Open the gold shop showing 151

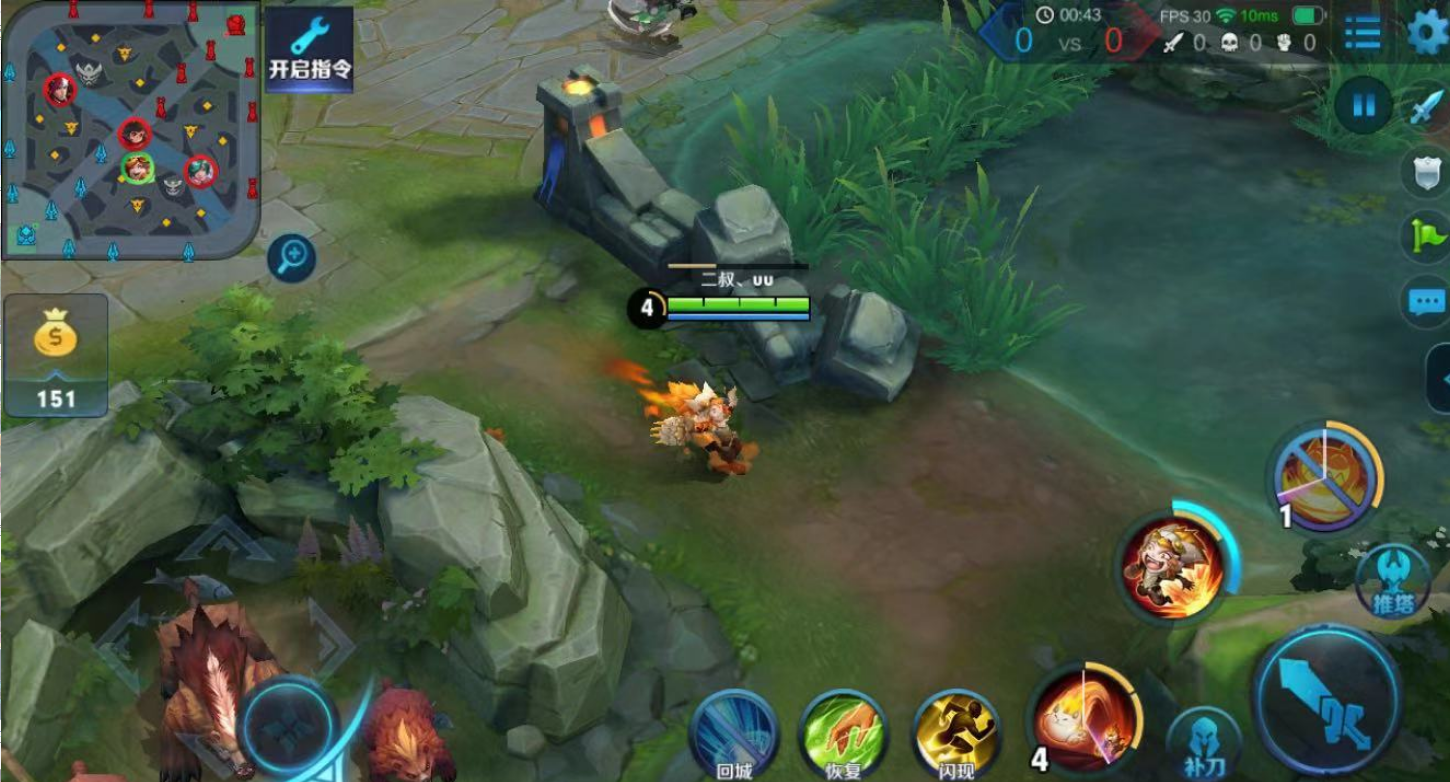56,355
